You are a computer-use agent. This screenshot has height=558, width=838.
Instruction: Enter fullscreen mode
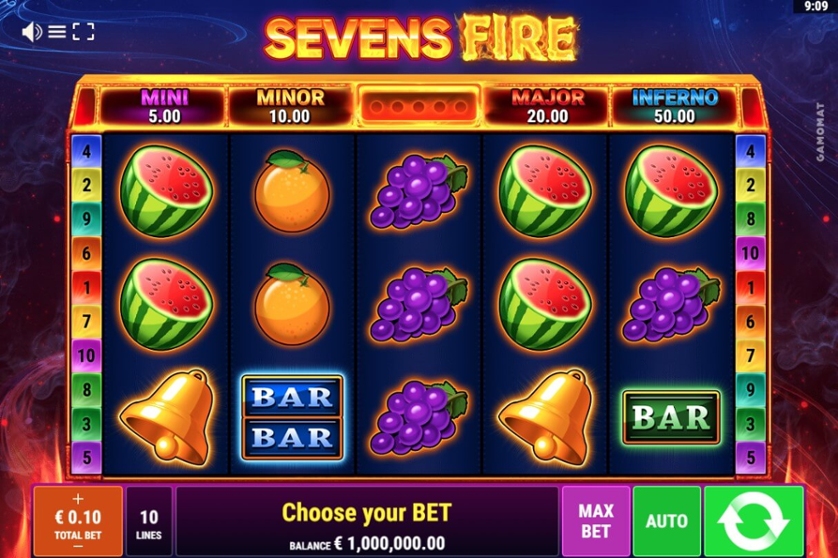(x=83, y=32)
